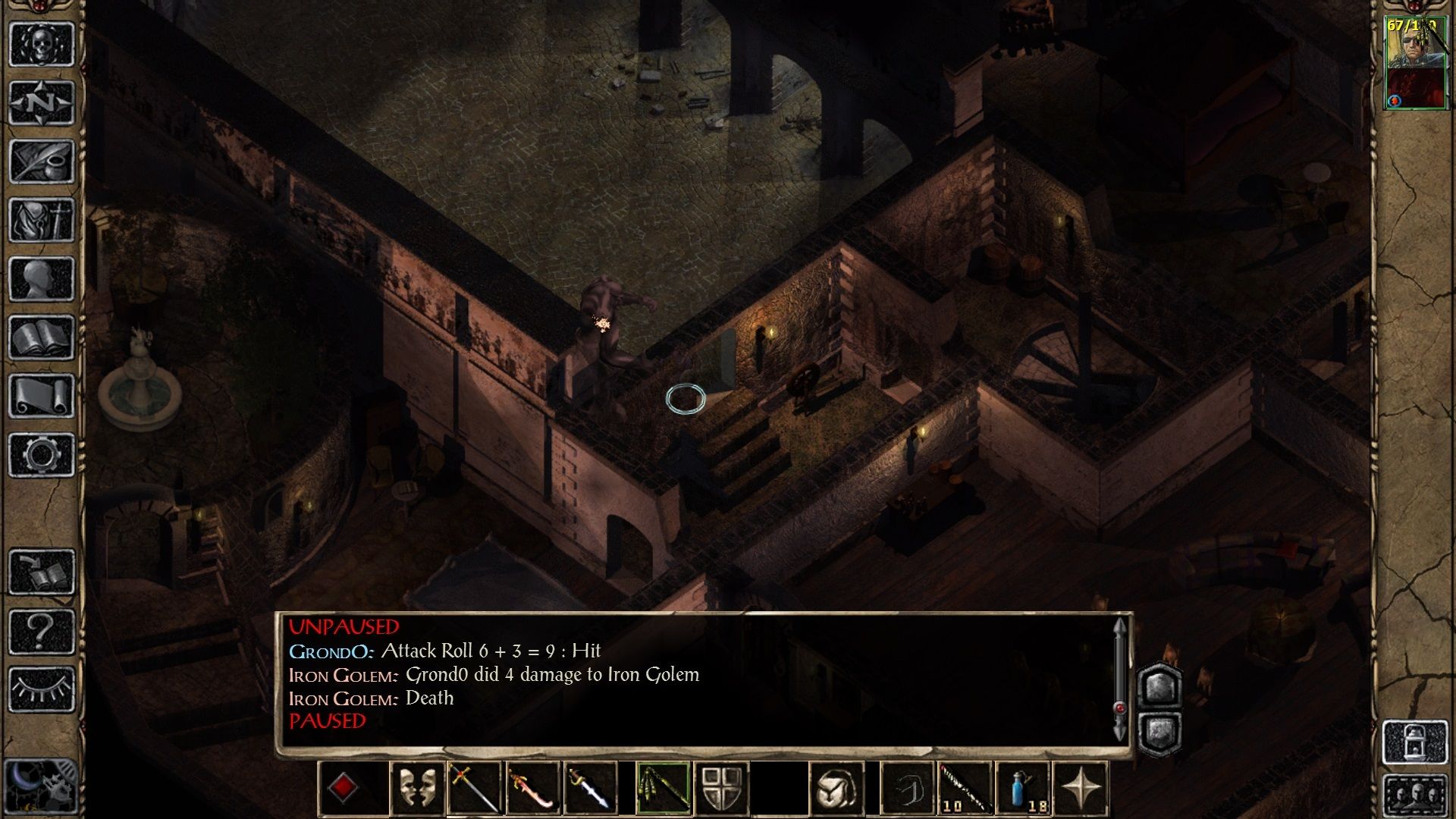Activate the theater masks ability button
This screenshot has height=819, width=1456.
click(x=418, y=789)
